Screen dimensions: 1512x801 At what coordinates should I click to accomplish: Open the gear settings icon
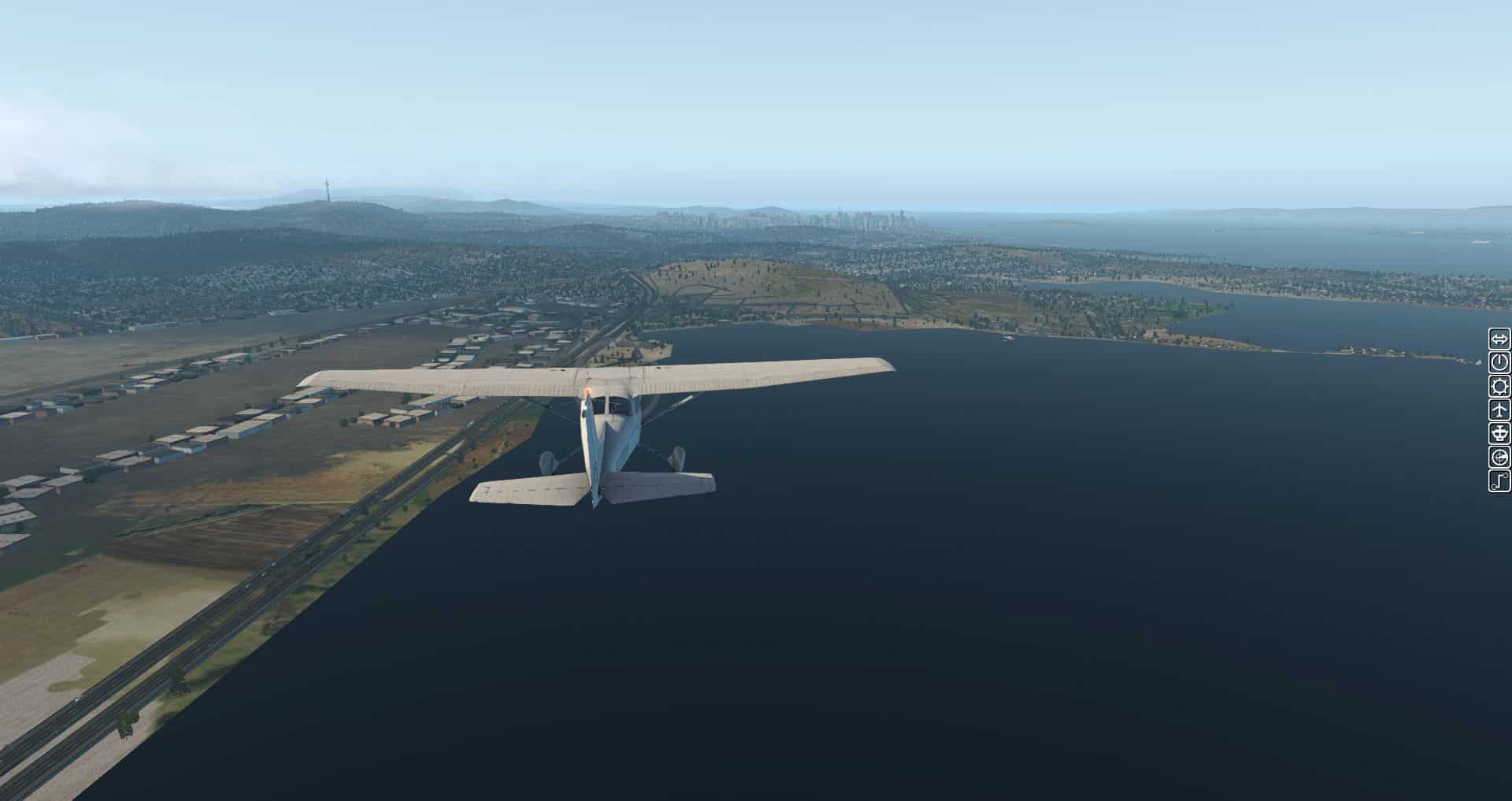click(x=1499, y=387)
